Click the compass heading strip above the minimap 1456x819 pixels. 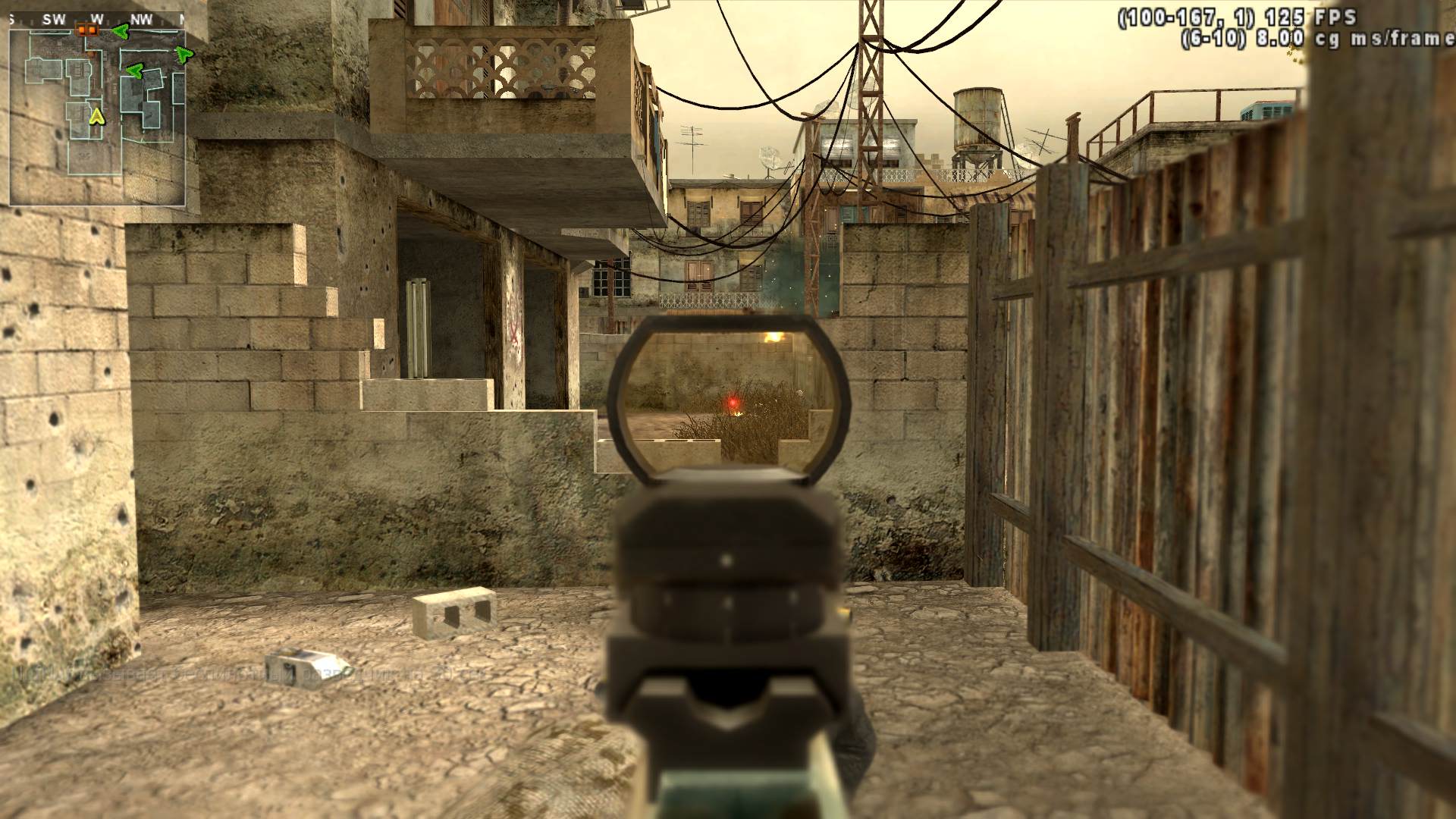click(x=97, y=19)
